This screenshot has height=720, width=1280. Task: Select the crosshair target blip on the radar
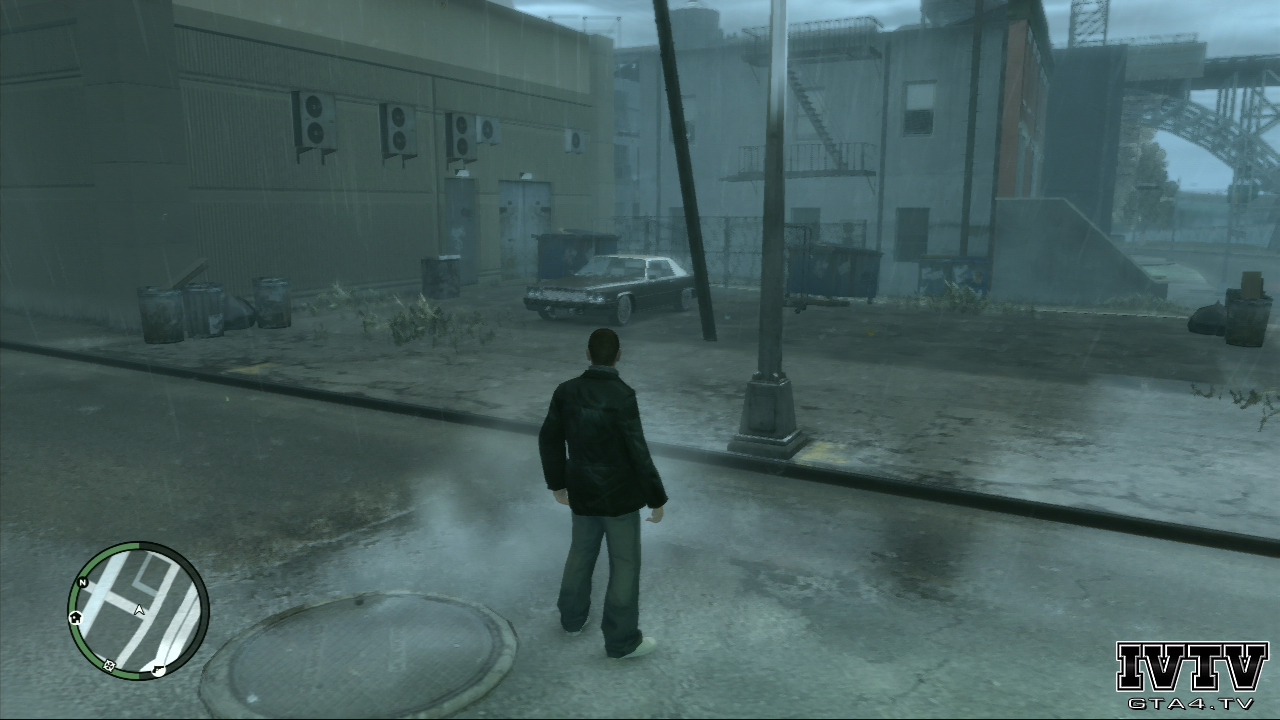click(x=108, y=665)
